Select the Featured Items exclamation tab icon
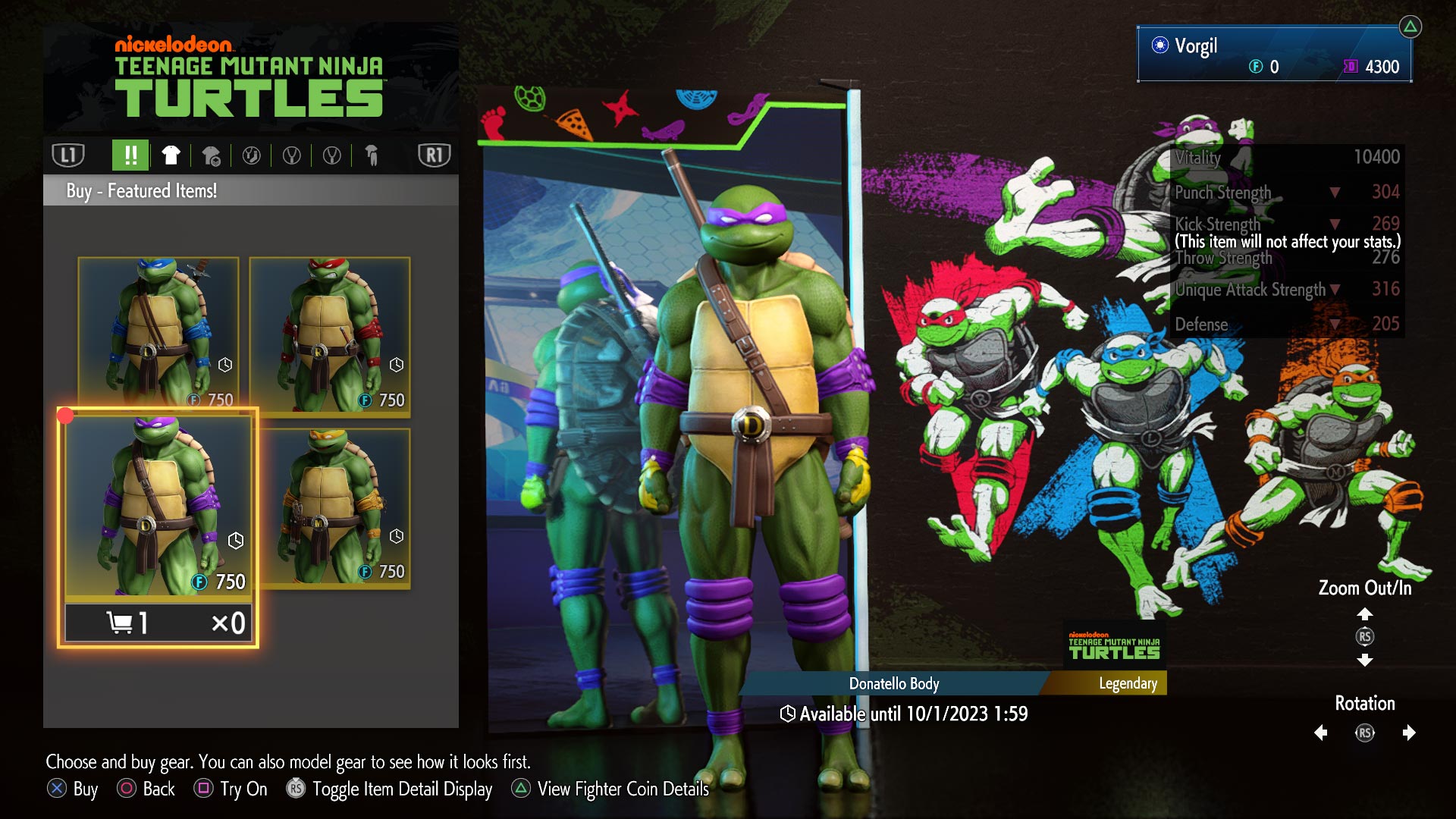The width and height of the screenshot is (1456, 819). (130, 155)
